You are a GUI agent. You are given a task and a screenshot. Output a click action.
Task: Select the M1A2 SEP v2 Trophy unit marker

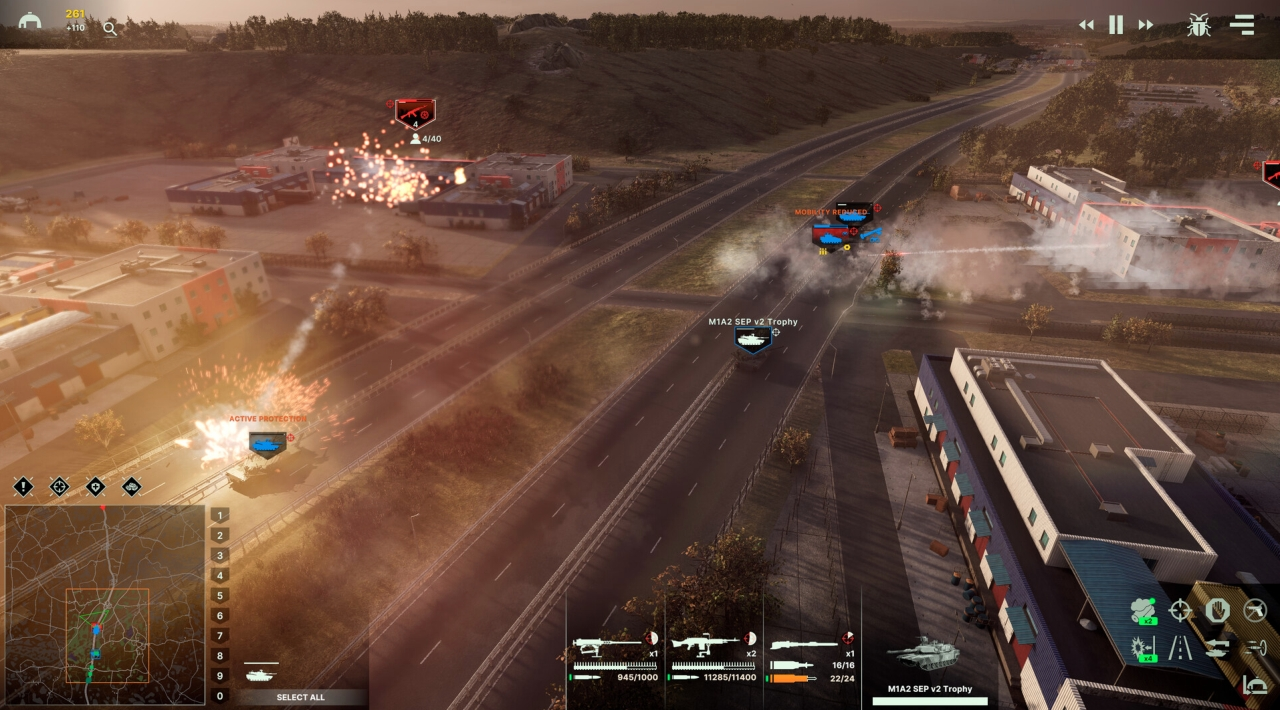click(752, 340)
